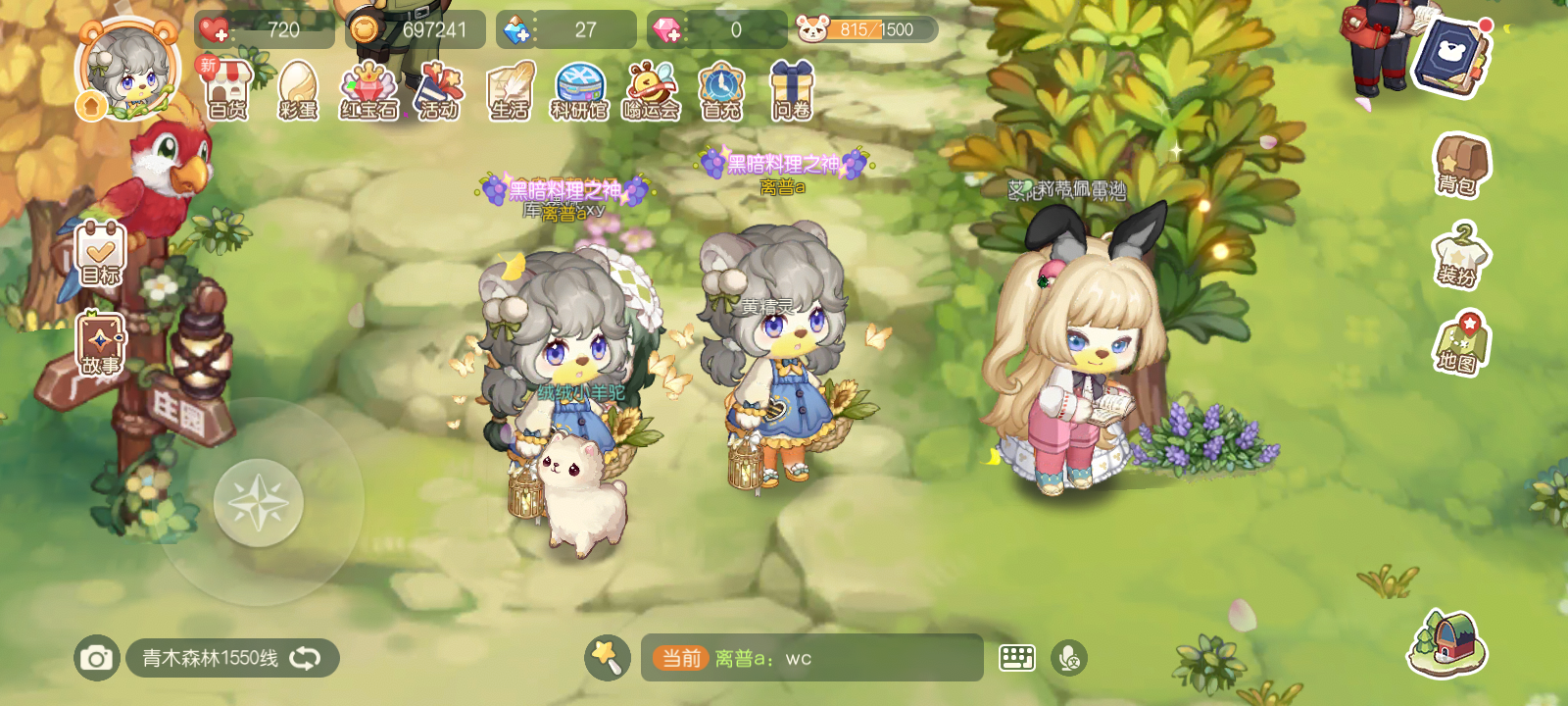Viewport: 1568px width, 706px height.
Task: Open the 背包 backpack panel
Action: click(x=1461, y=169)
